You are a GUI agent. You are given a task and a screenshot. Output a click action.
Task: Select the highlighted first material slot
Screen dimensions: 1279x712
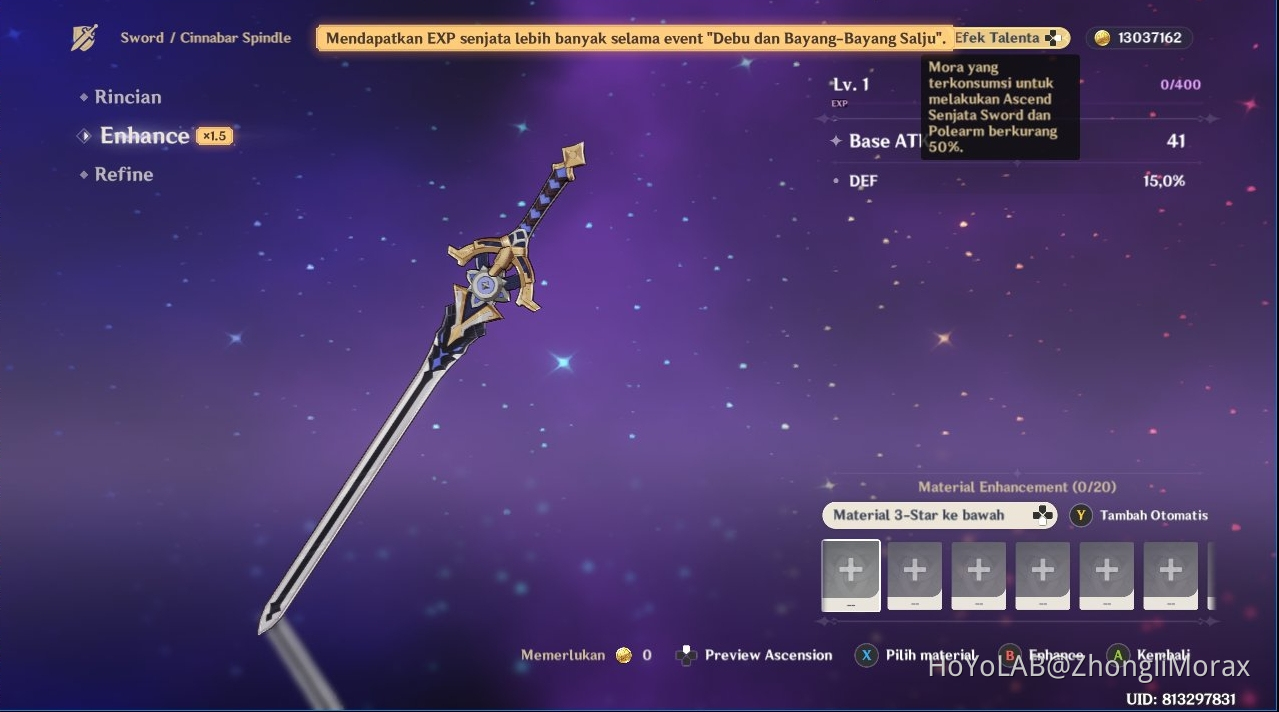click(x=850, y=575)
